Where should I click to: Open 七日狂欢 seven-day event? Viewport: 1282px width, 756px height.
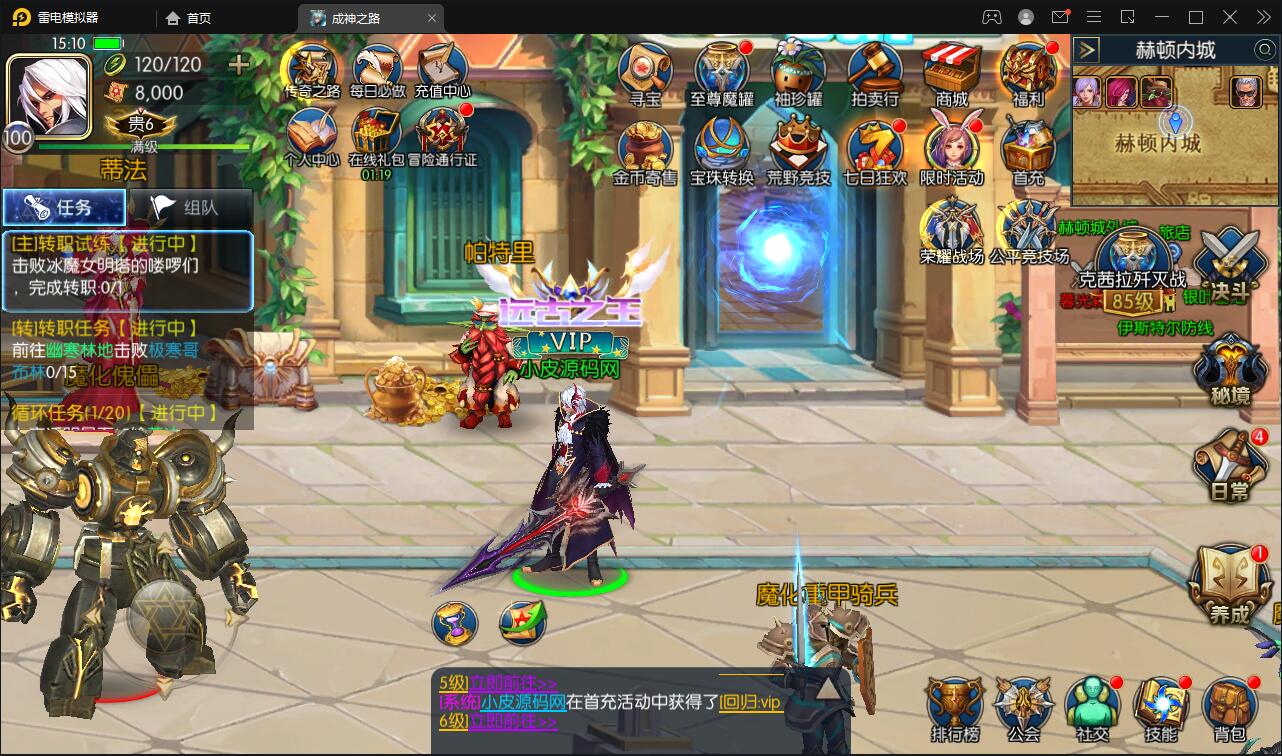click(x=874, y=150)
